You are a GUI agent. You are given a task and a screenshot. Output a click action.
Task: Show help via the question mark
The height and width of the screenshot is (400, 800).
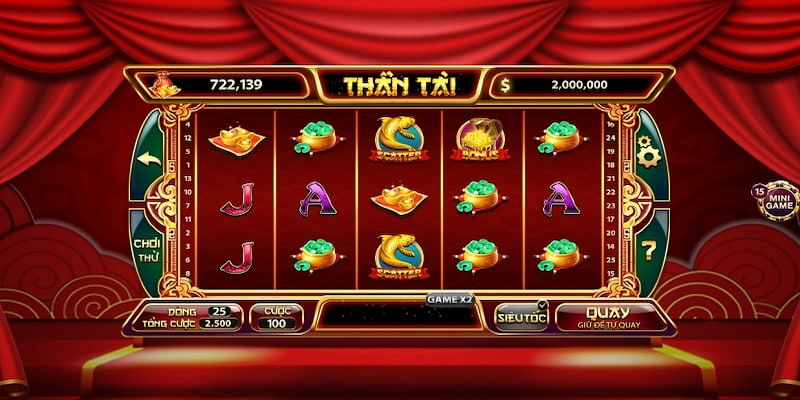click(x=649, y=249)
